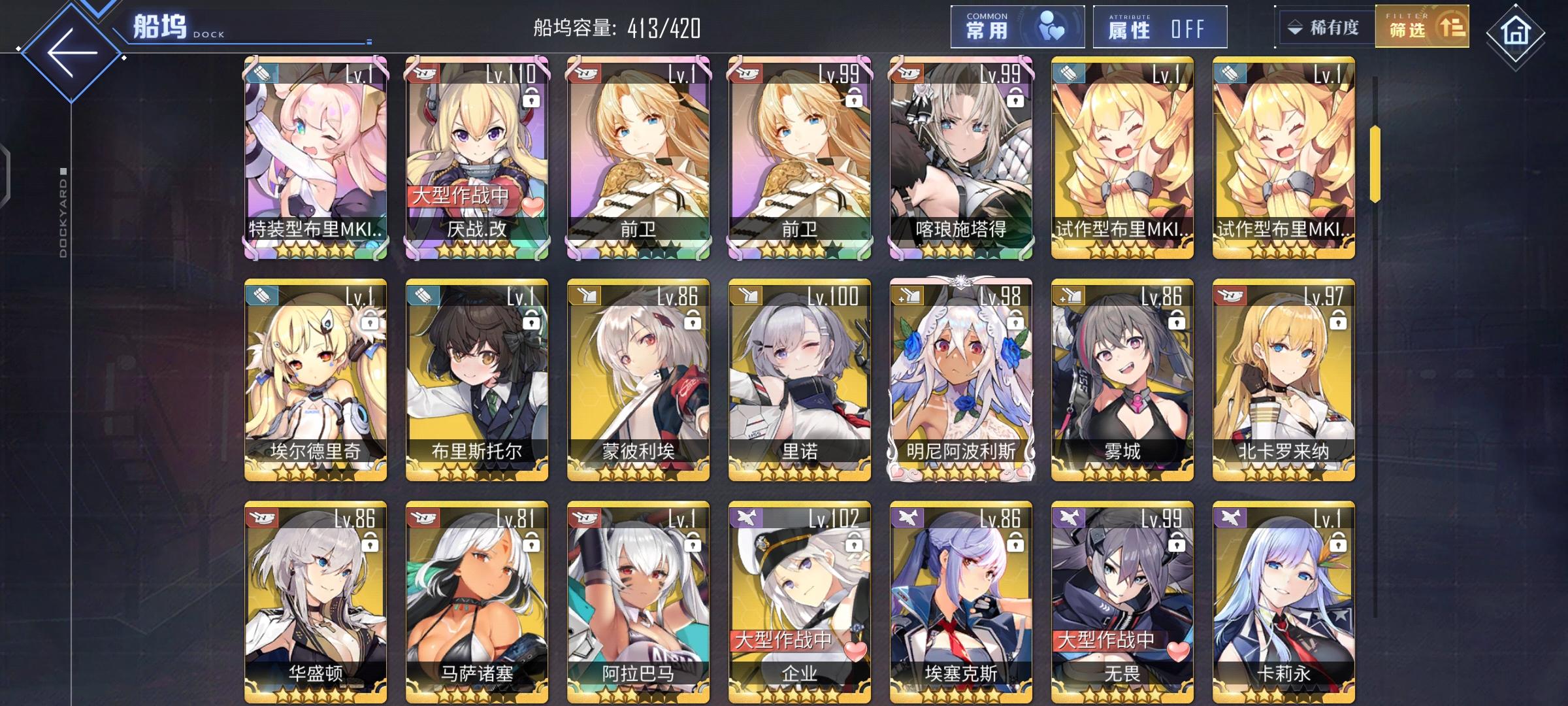
Task: Select the gun type icon on 蒙彼利埃 card
Action: coord(583,294)
